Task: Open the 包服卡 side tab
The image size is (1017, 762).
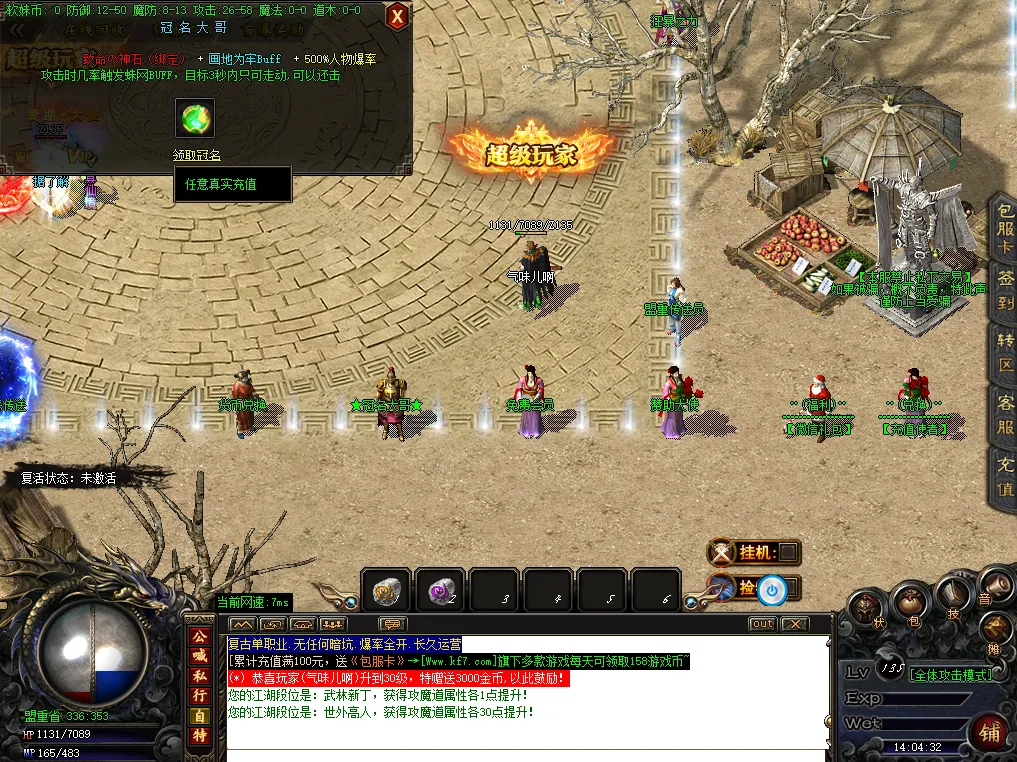Action: click(1004, 229)
